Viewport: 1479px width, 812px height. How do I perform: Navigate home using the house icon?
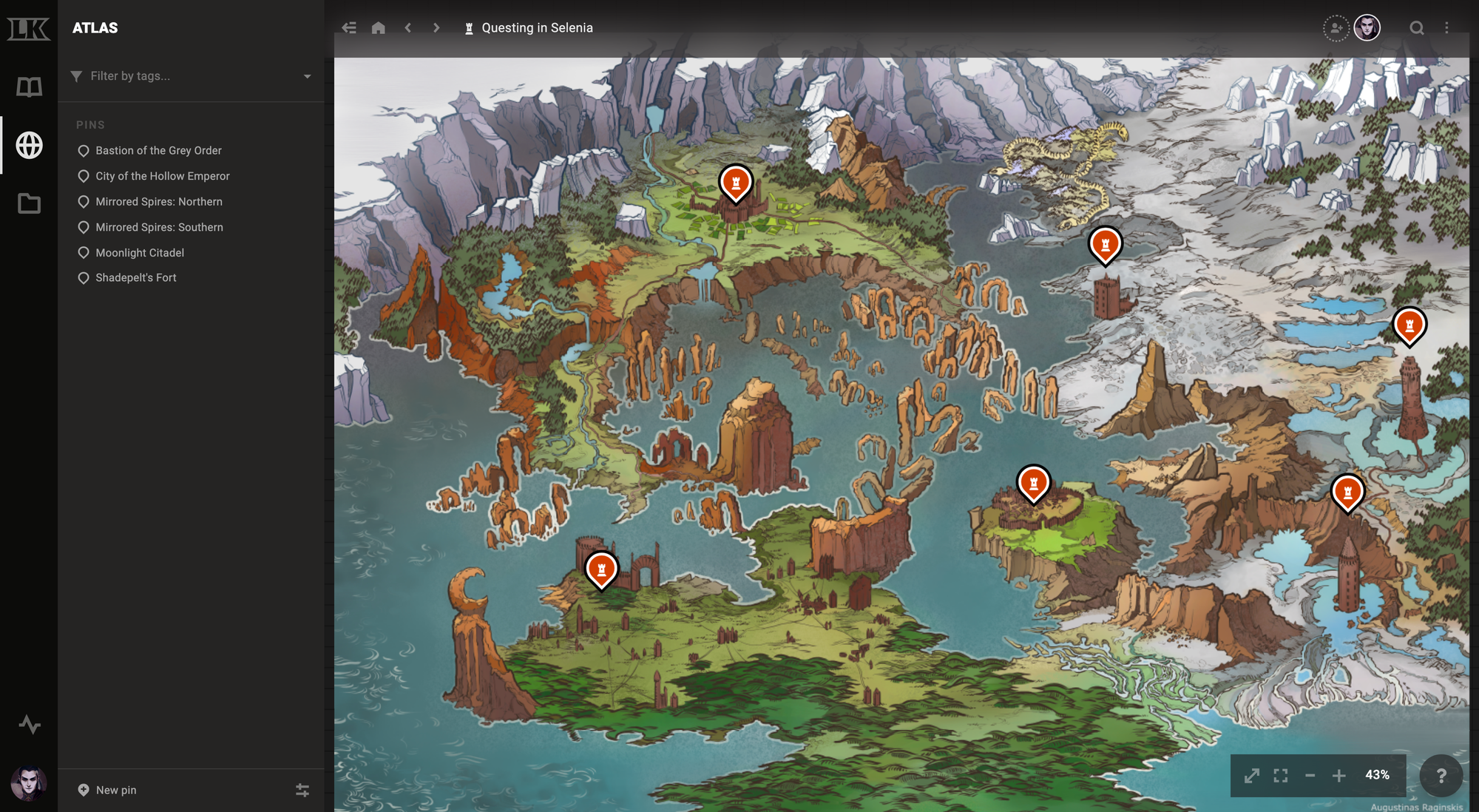click(x=379, y=27)
